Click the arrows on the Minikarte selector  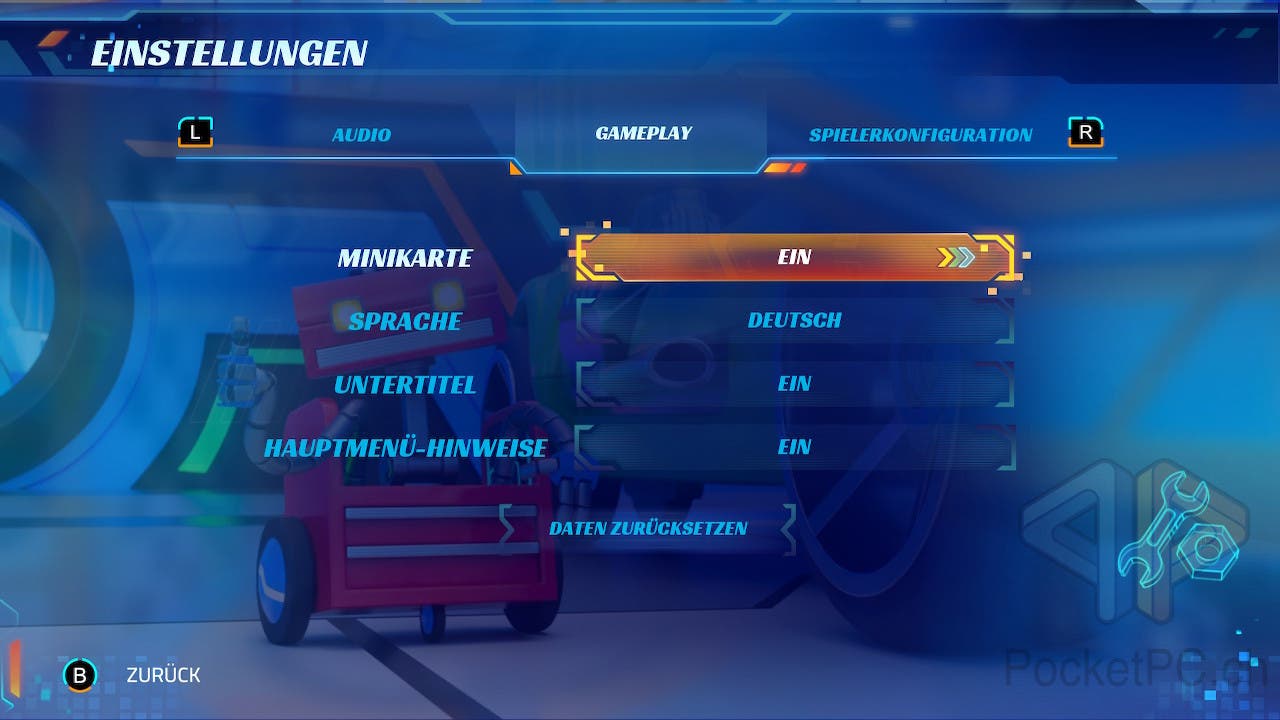click(x=956, y=258)
